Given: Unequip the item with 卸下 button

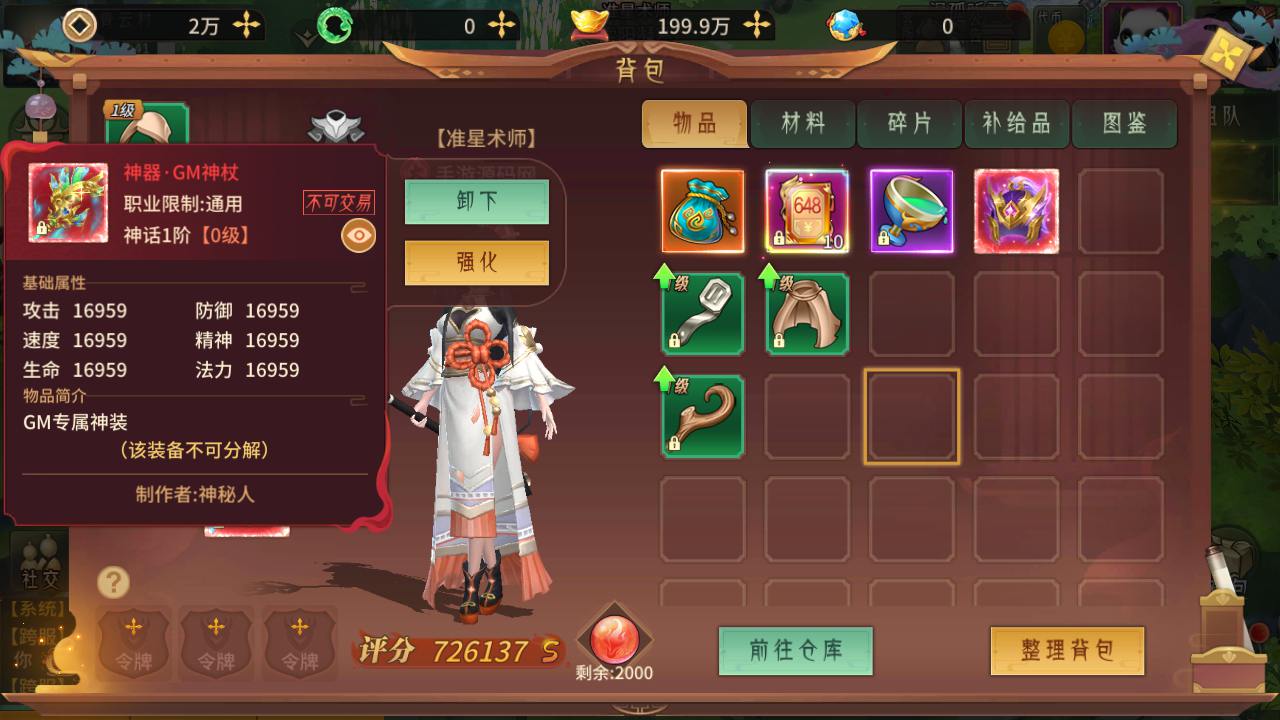Looking at the screenshot, I should pyautogui.click(x=476, y=202).
